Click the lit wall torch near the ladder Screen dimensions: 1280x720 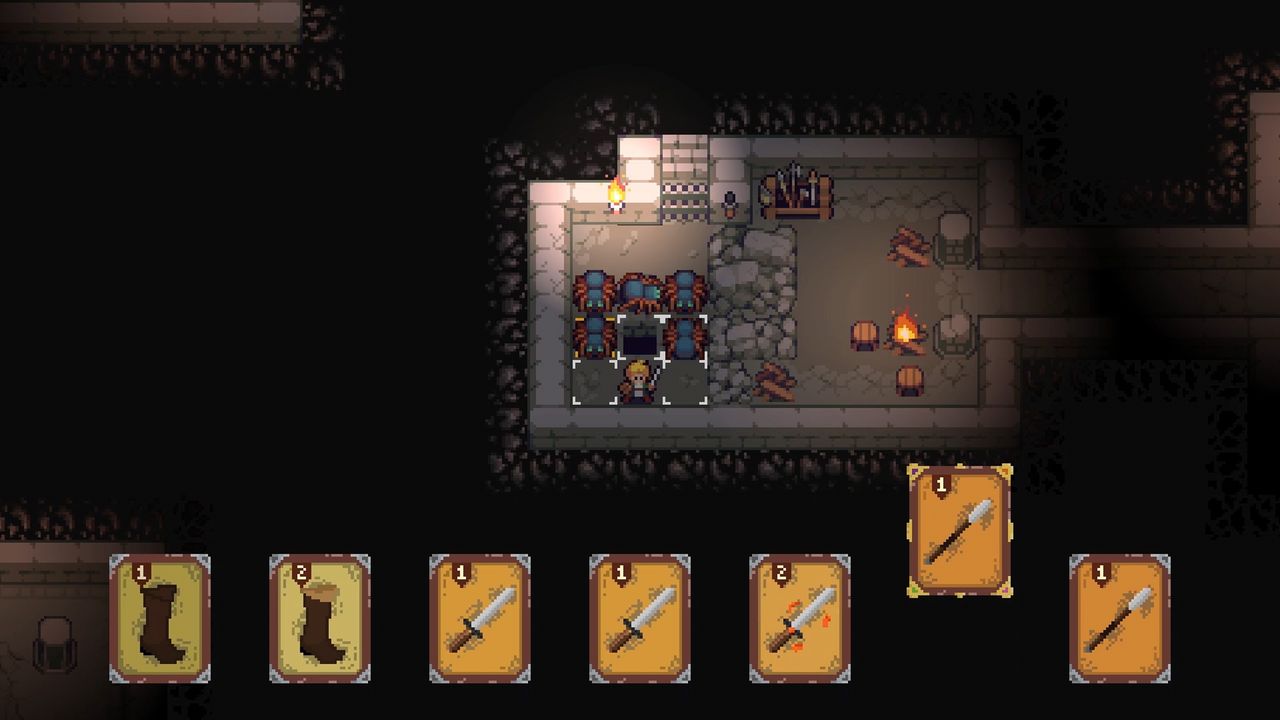click(616, 195)
